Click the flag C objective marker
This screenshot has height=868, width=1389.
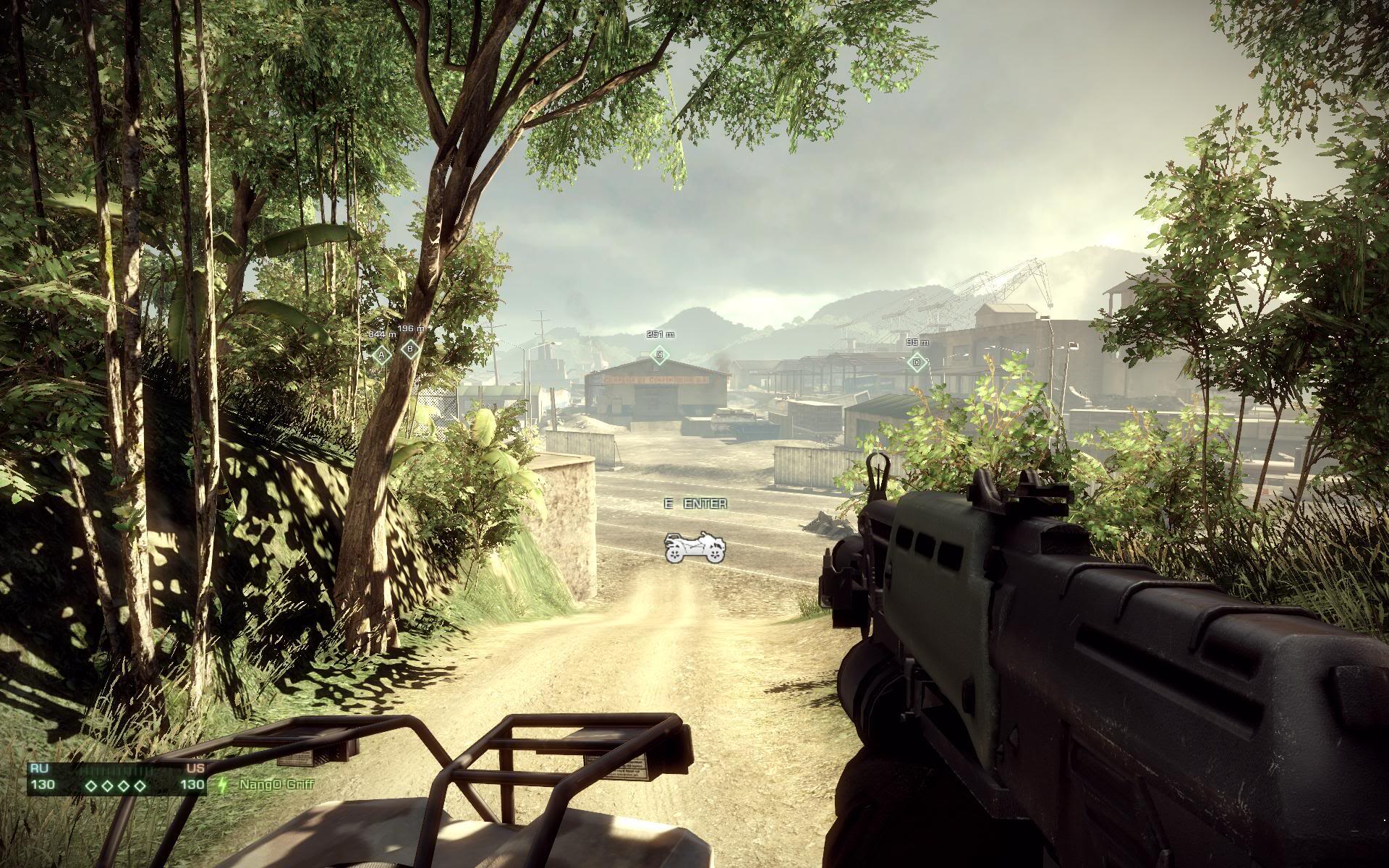[x=658, y=354]
